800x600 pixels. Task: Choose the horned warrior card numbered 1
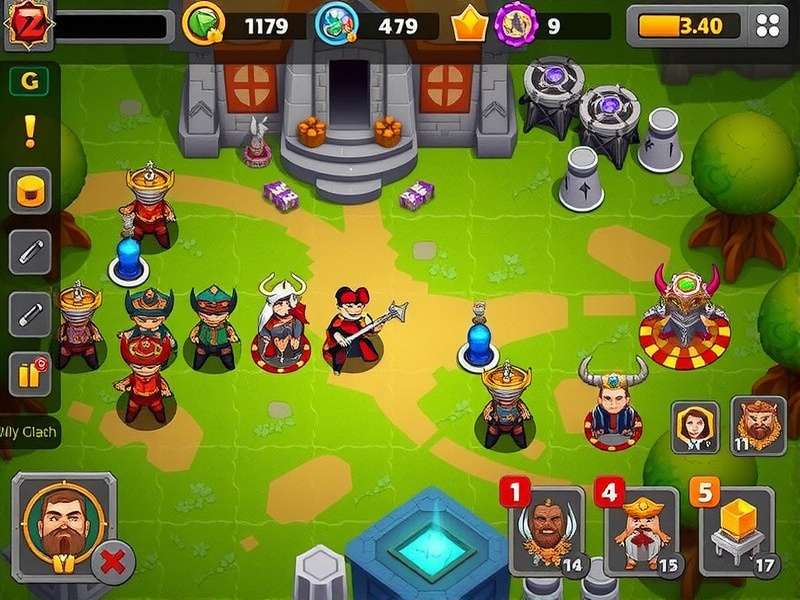tap(547, 530)
